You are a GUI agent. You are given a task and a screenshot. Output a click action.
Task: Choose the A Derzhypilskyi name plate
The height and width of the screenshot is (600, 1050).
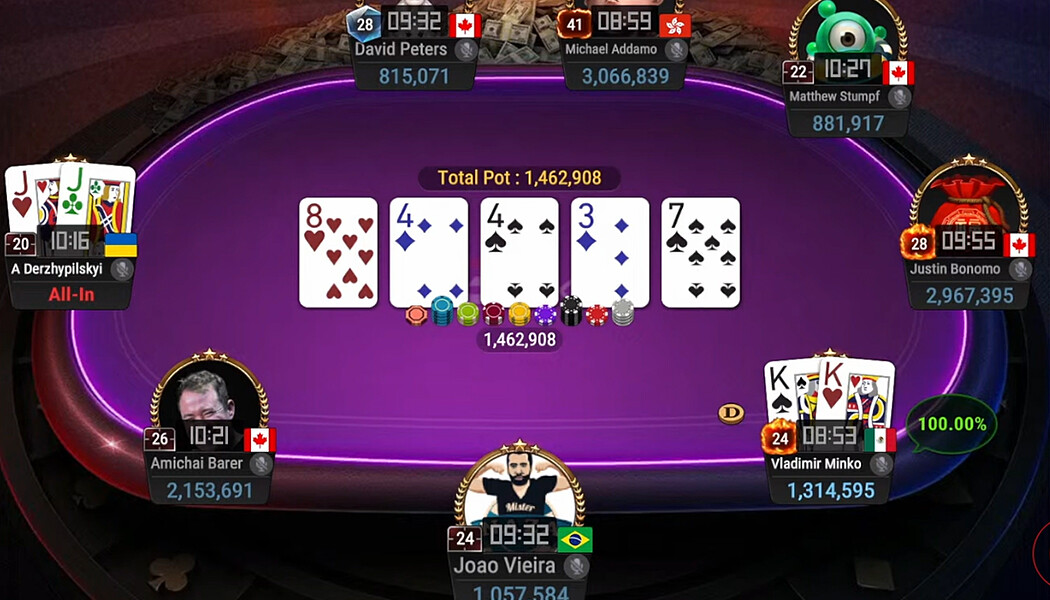tap(56, 269)
